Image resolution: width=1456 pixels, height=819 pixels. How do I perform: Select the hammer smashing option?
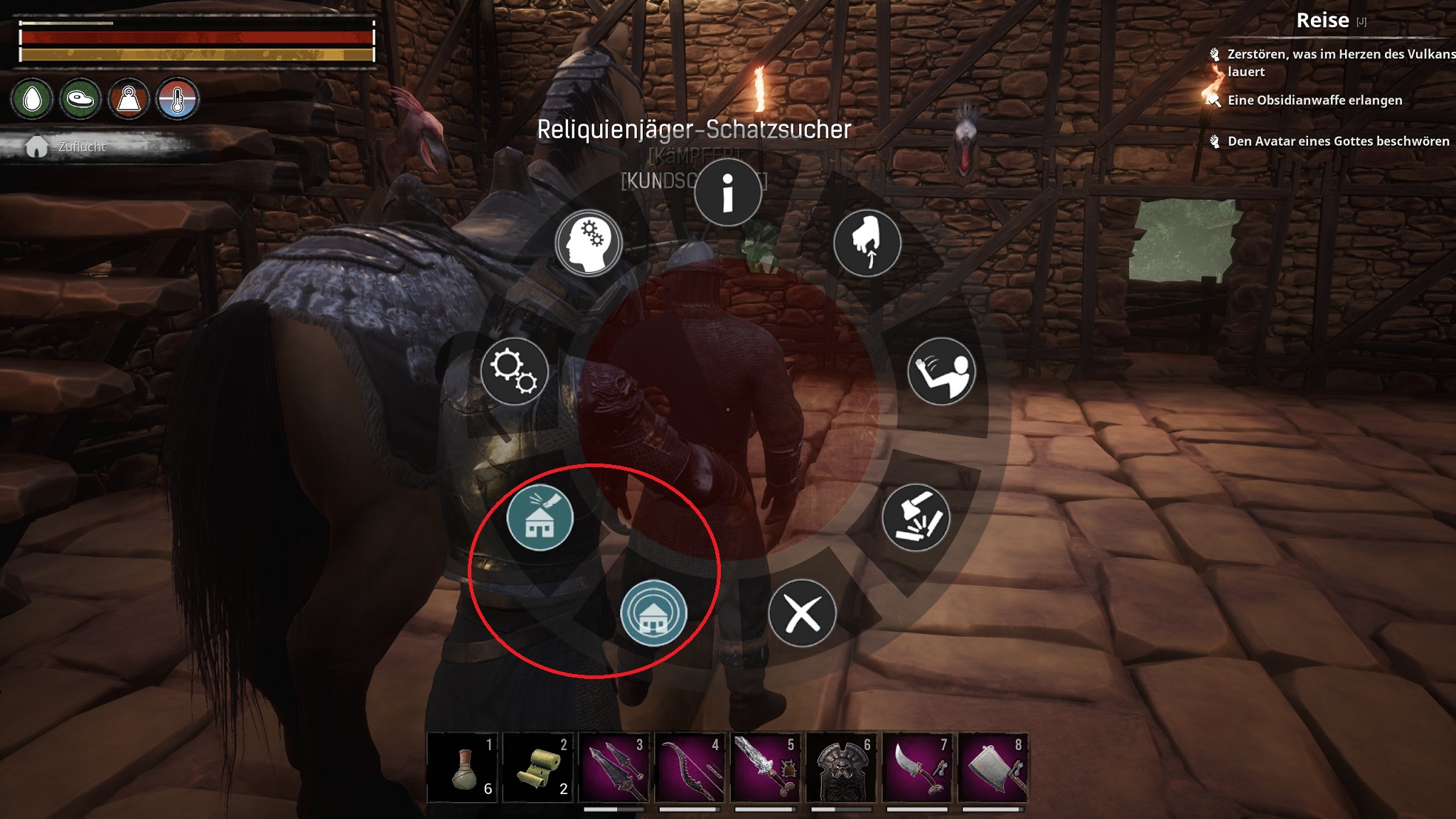coord(916,518)
